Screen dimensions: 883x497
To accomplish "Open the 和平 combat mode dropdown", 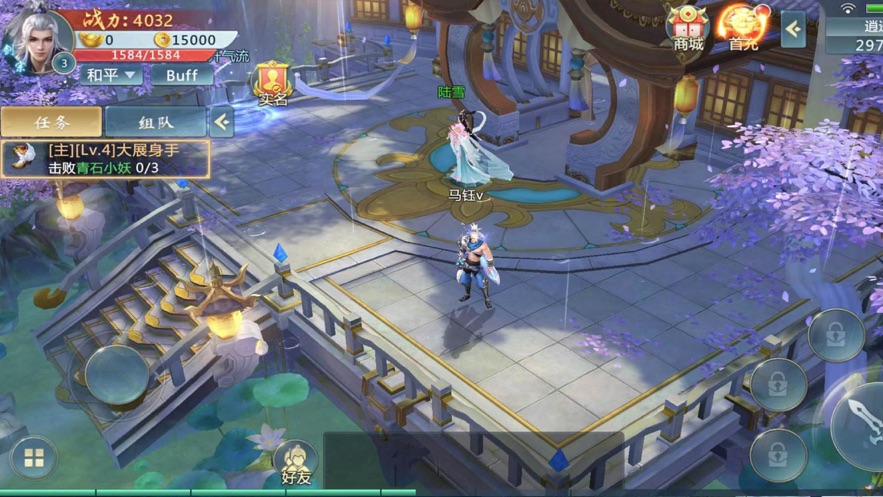I will coord(111,75).
